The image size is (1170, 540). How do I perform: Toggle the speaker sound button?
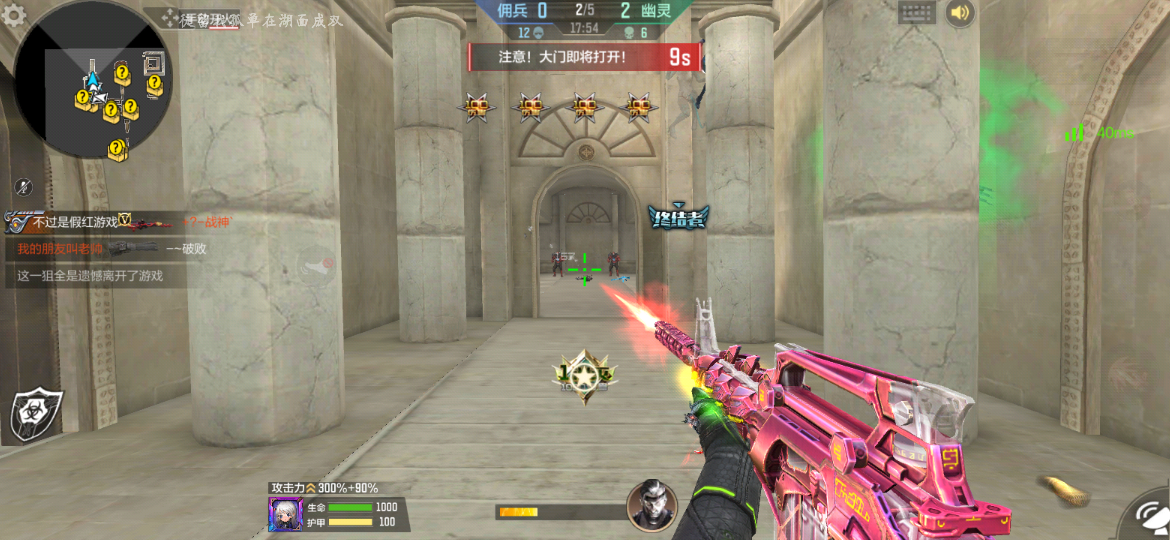(x=960, y=13)
